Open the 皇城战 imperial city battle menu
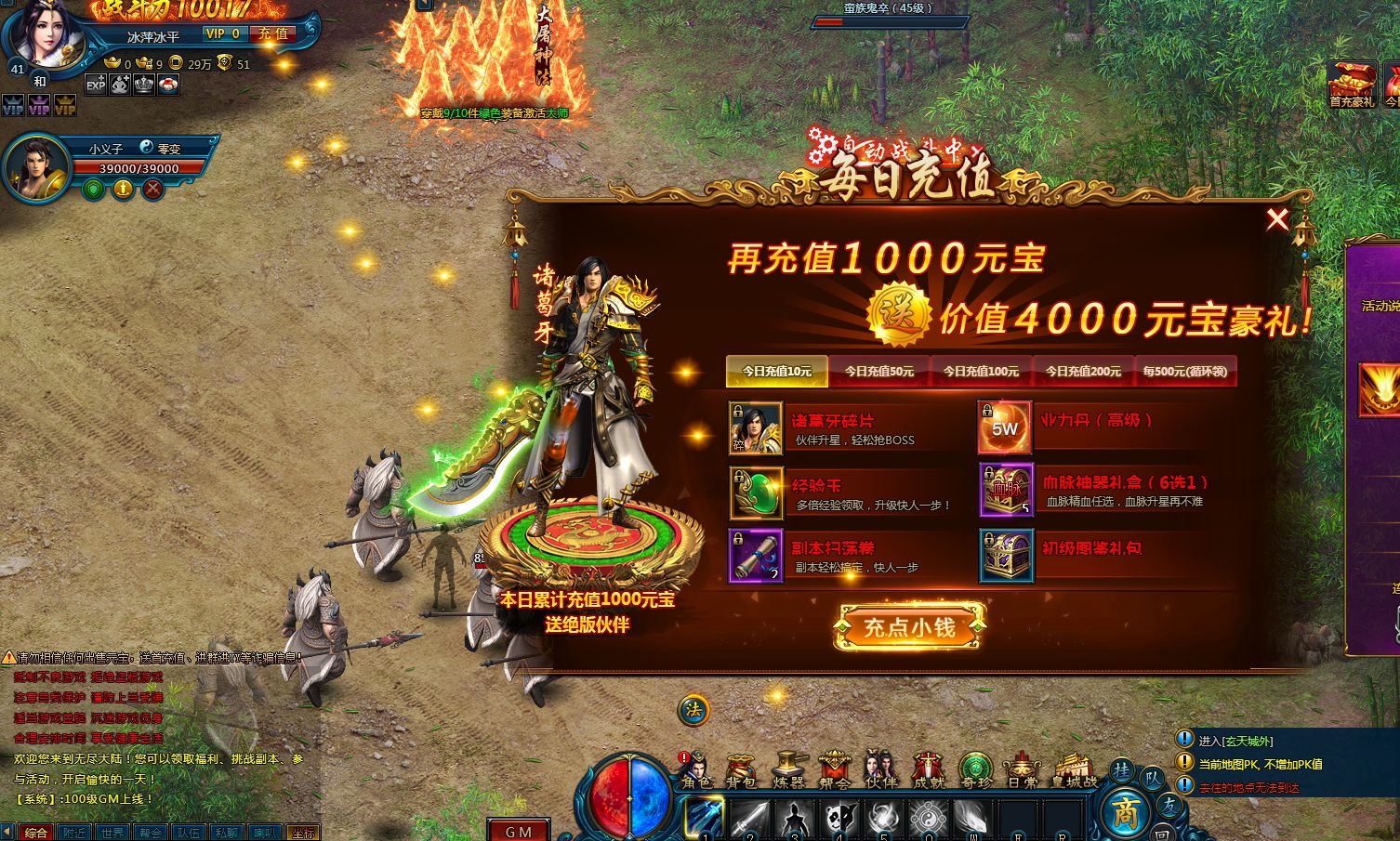Viewport: 1400px width, 841px height. coord(1076,770)
